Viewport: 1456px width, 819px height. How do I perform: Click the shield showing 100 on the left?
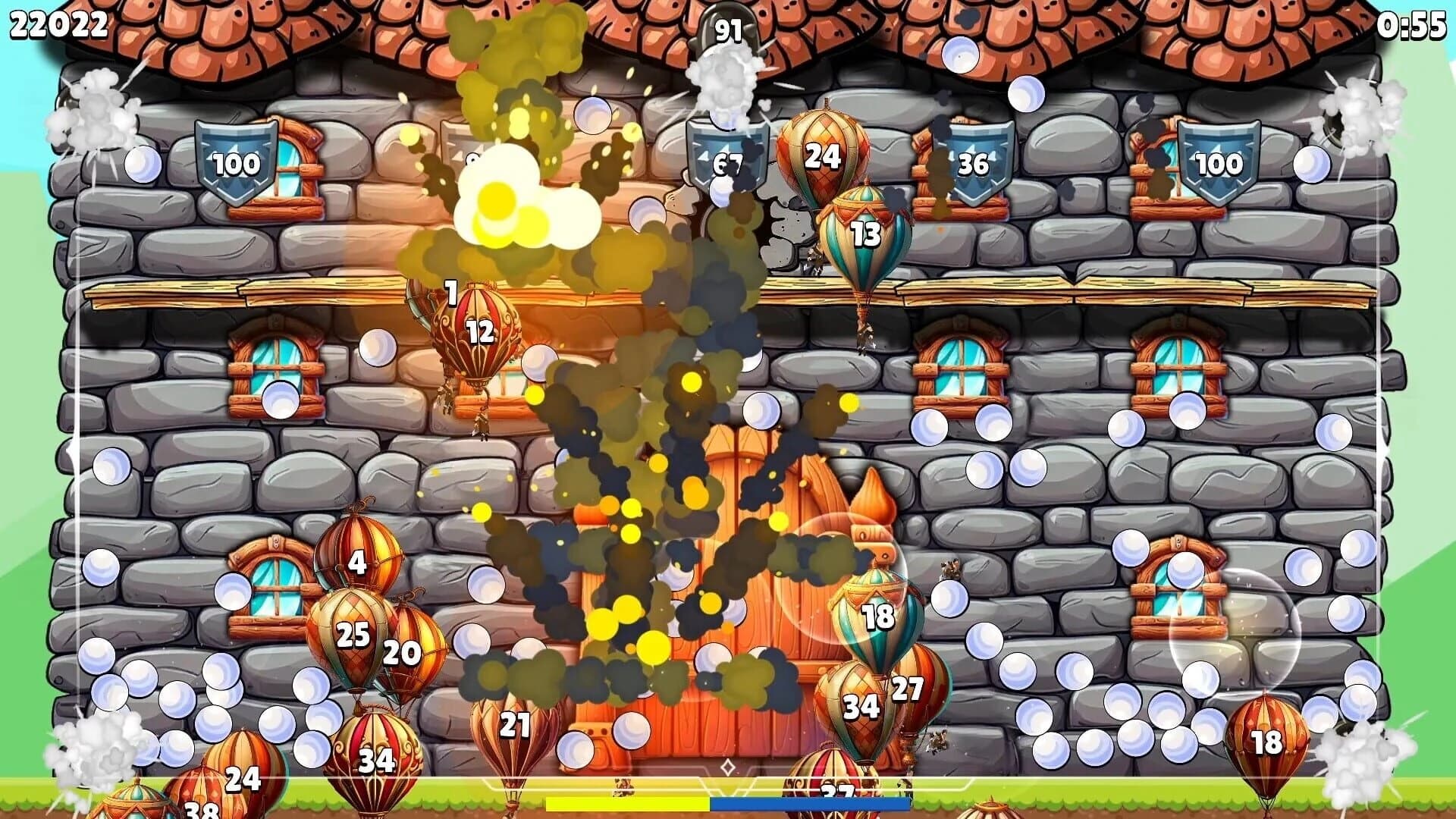click(x=235, y=162)
